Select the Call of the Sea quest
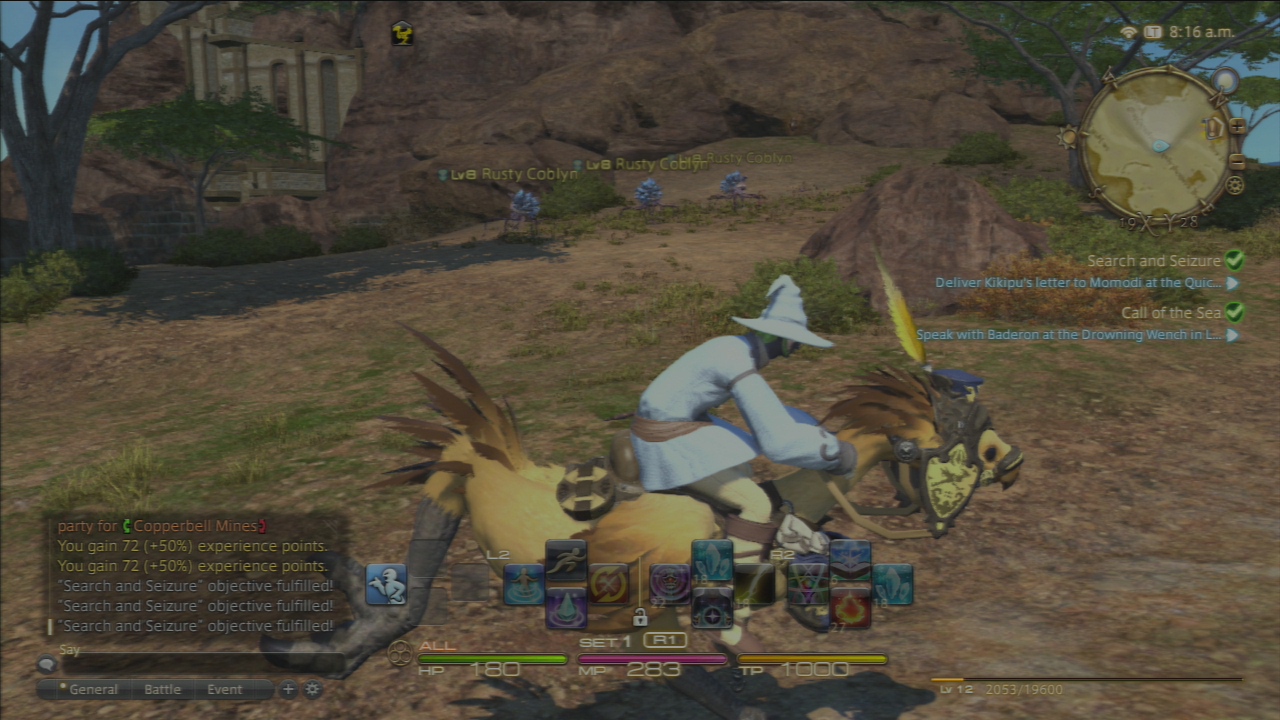The width and height of the screenshot is (1280, 720). (1171, 313)
